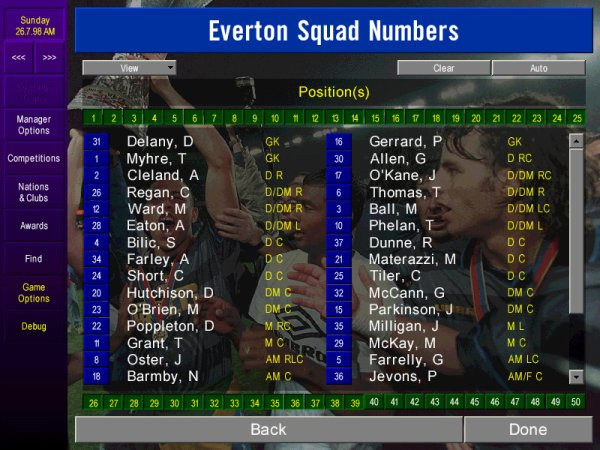The height and width of the screenshot is (450, 600).
Task: Open the Competitions menu
Action: coord(33,158)
